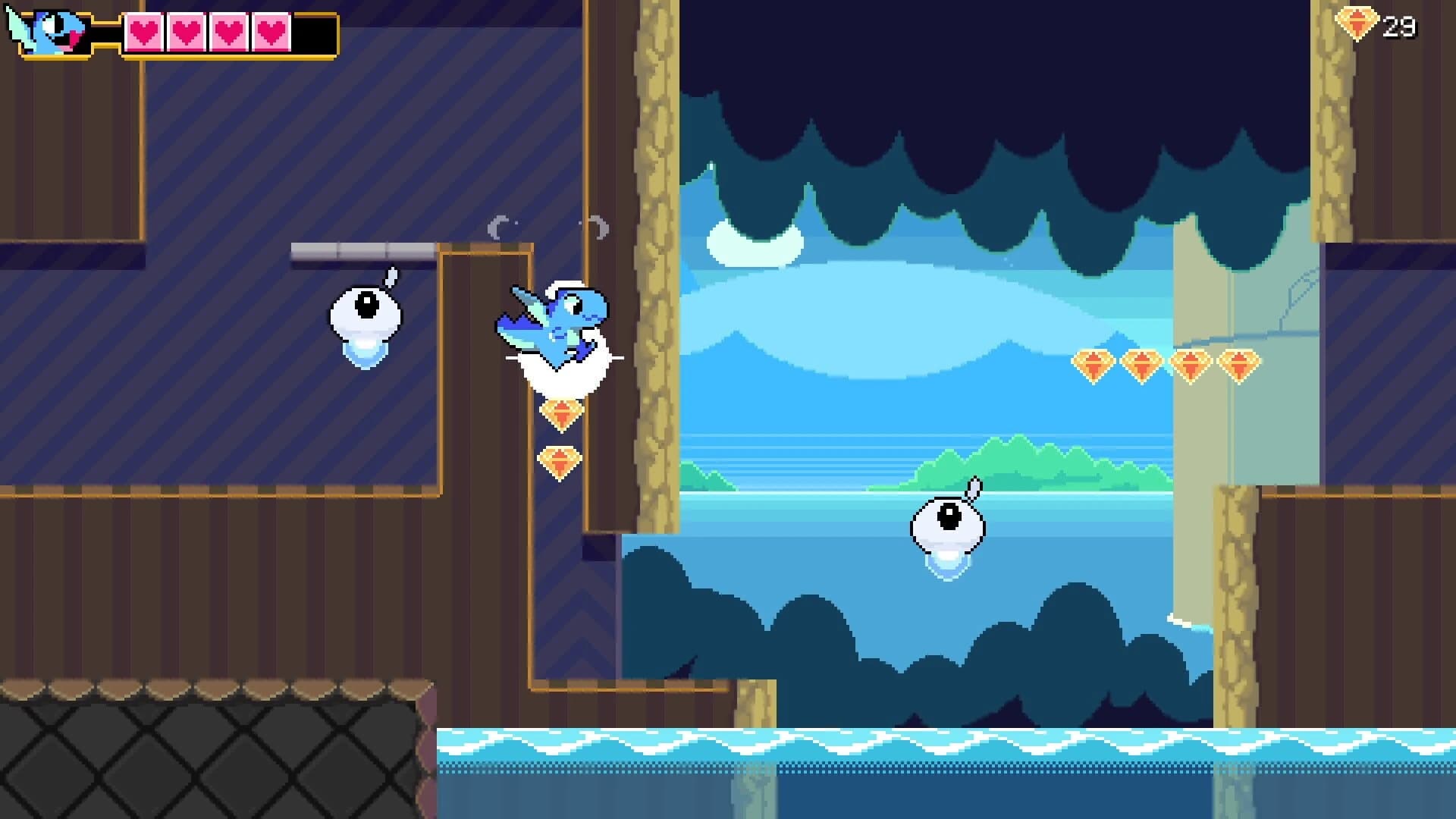Click the second heart in the health bar

[x=187, y=33]
